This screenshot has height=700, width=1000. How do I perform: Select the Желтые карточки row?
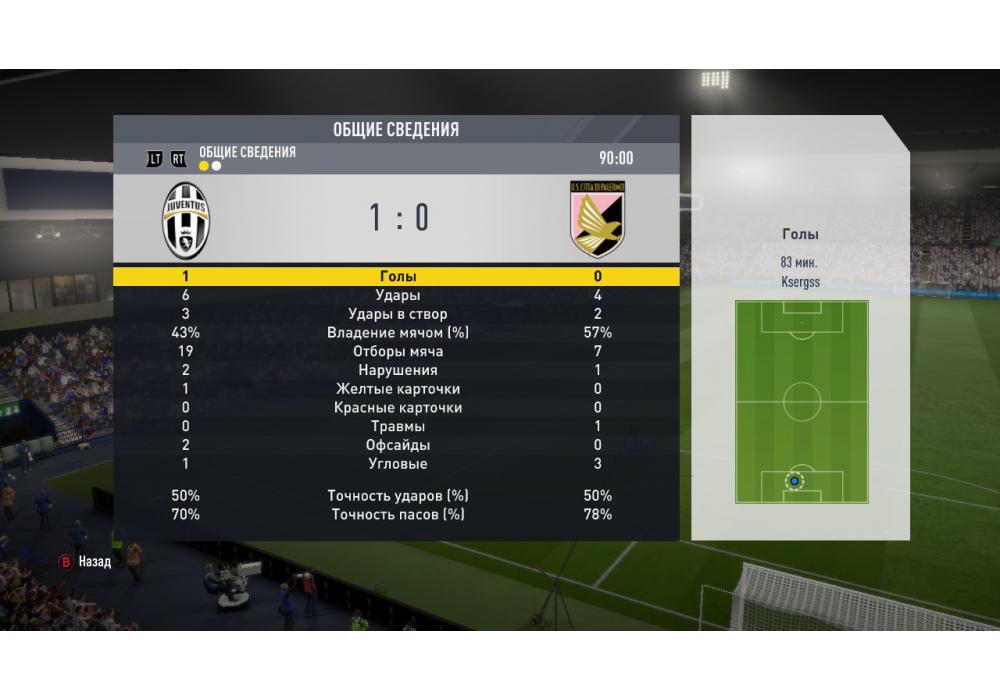click(x=397, y=389)
